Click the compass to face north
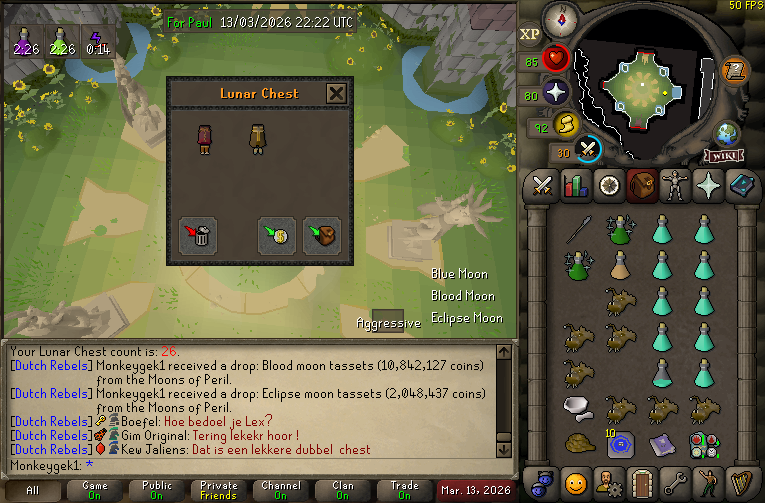 (561, 18)
